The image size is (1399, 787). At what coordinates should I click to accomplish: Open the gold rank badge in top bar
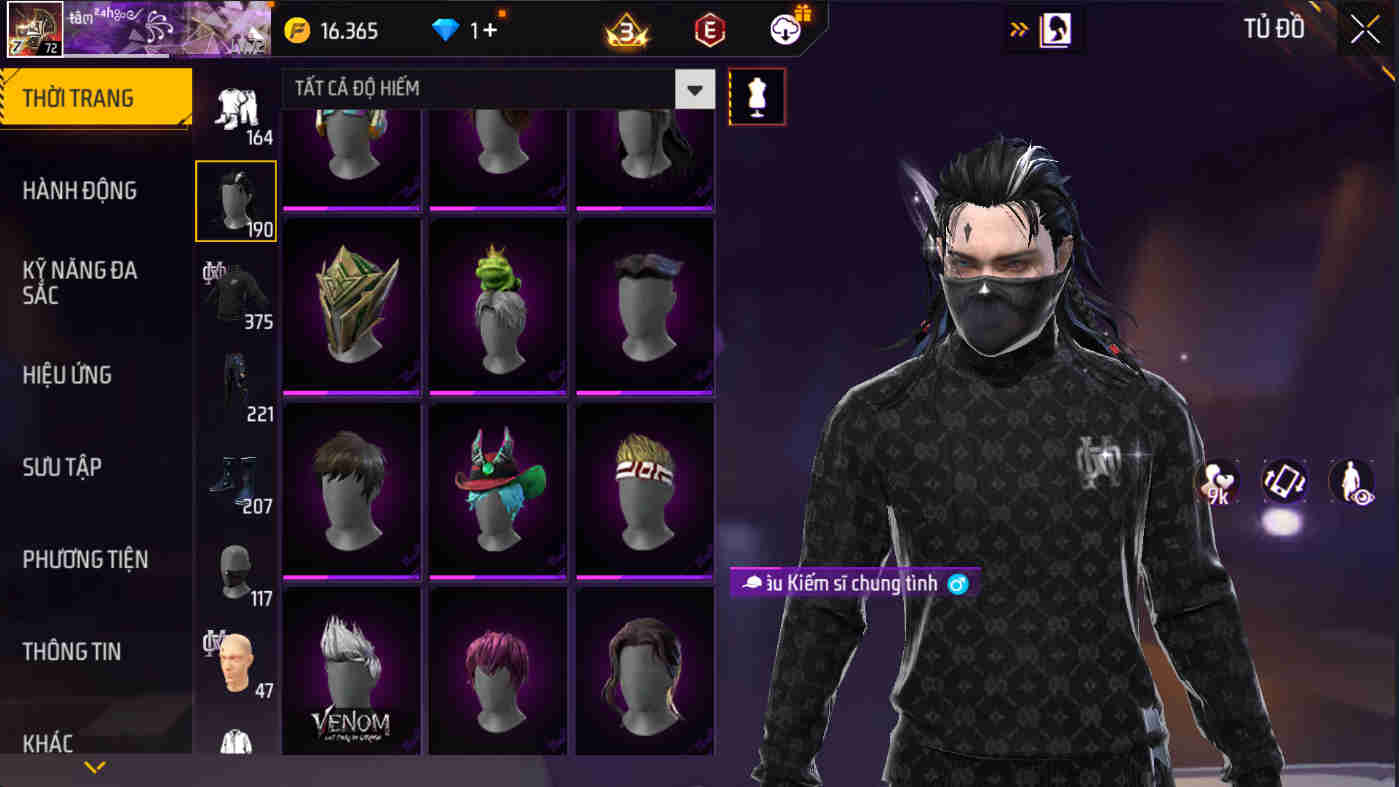(x=630, y=28)
